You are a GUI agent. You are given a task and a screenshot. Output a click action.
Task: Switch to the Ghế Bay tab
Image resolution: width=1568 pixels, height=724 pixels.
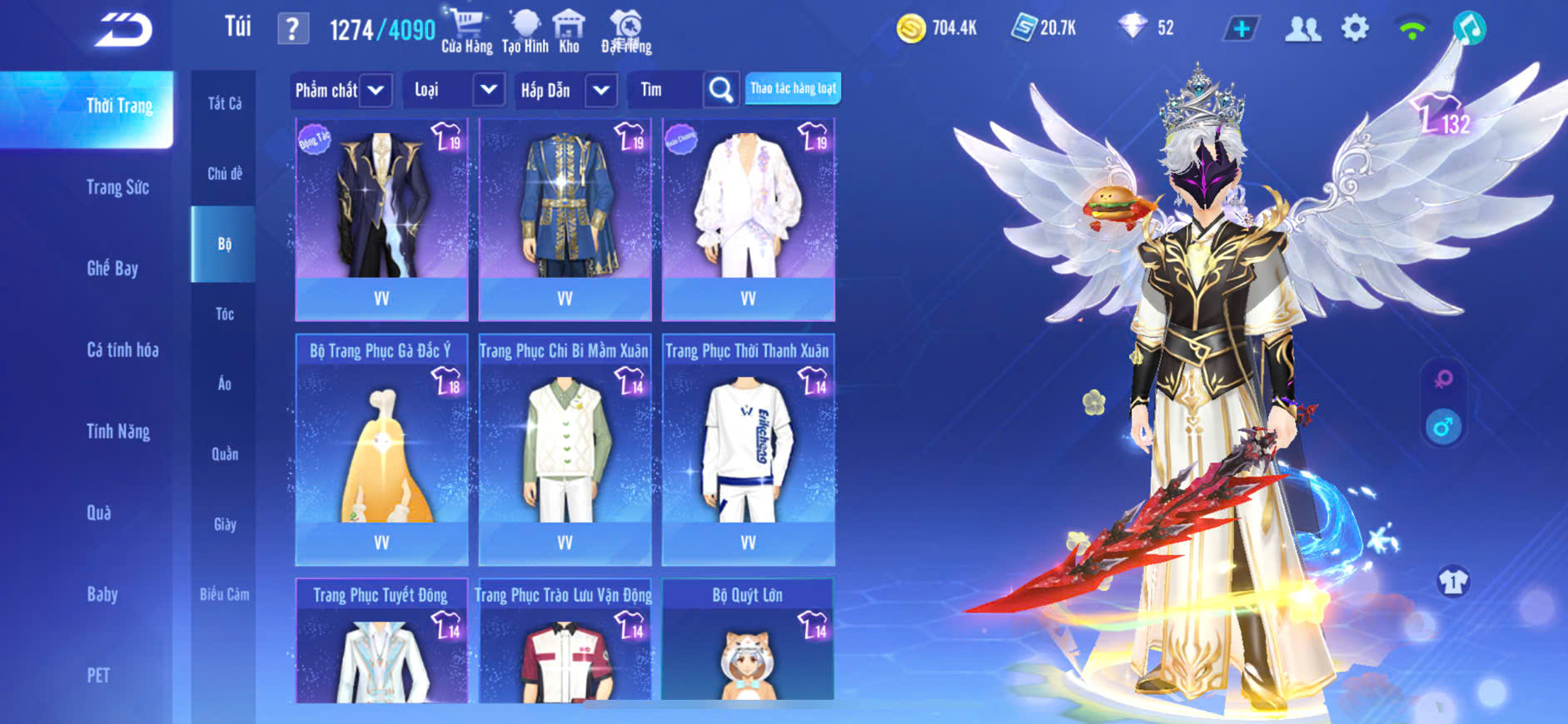click(x=112, y=268)
